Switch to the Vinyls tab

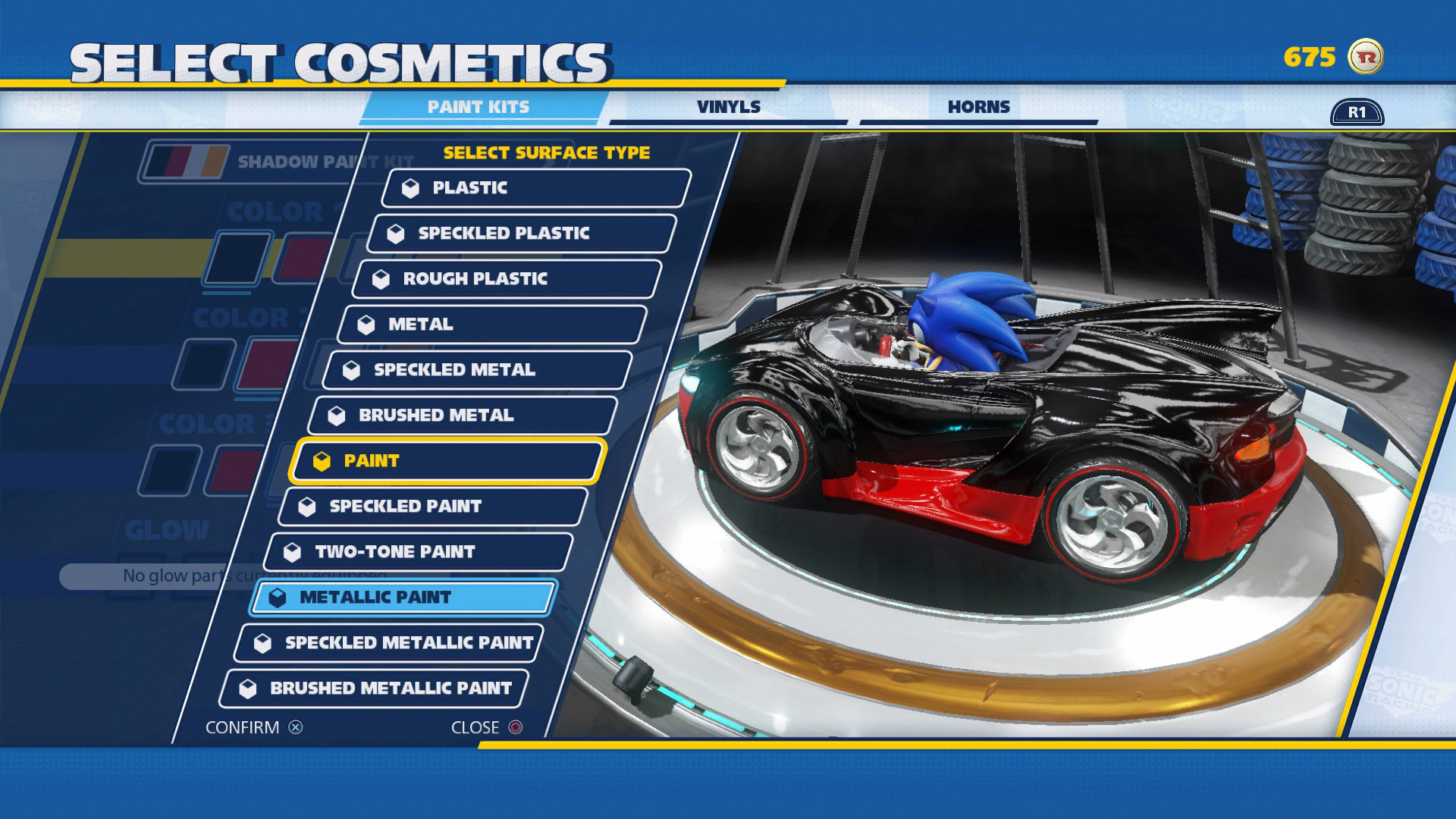pyautogui.click(x=729, y=106)
